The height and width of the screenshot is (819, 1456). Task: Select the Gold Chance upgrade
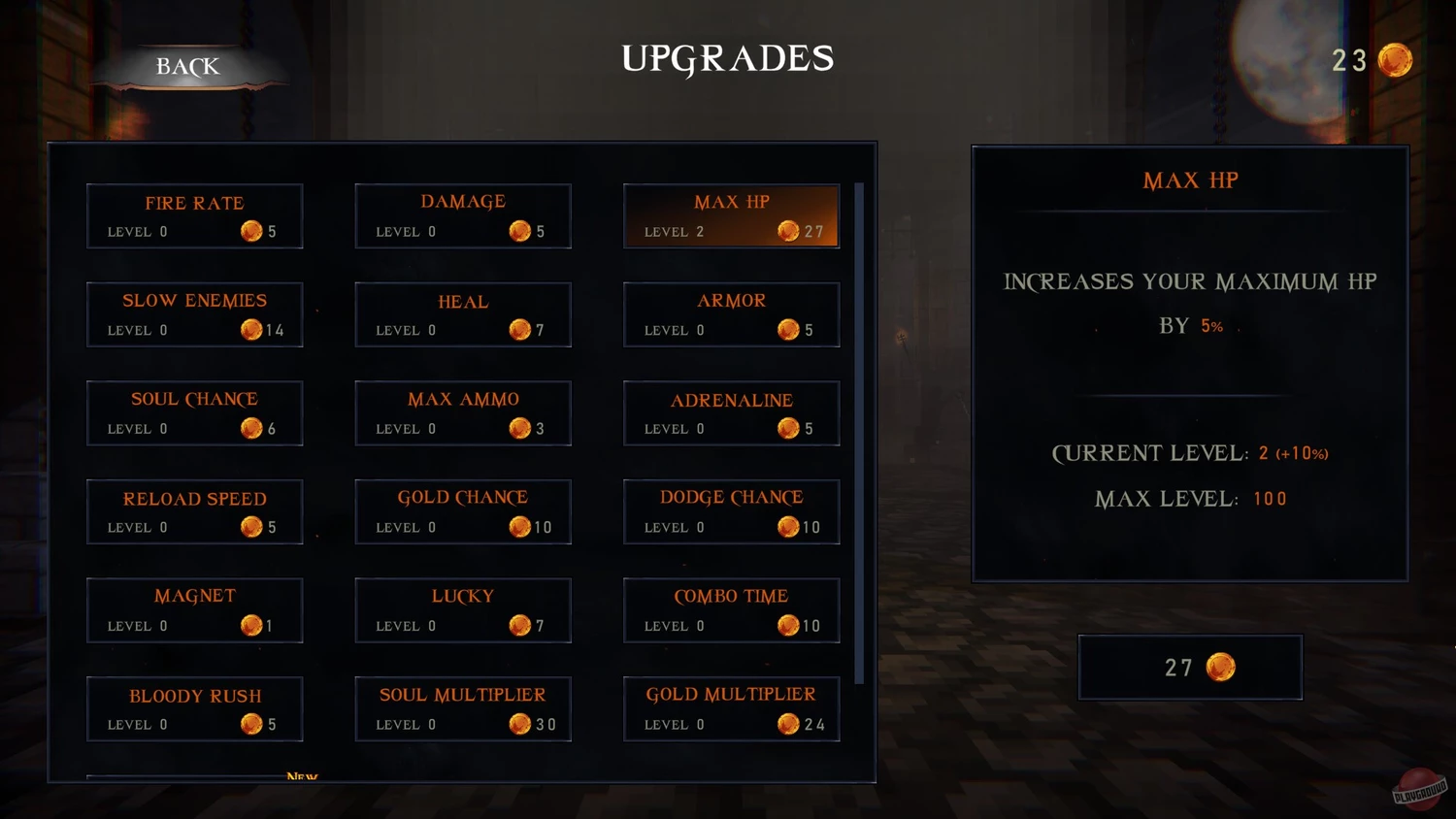pos(463,511)
